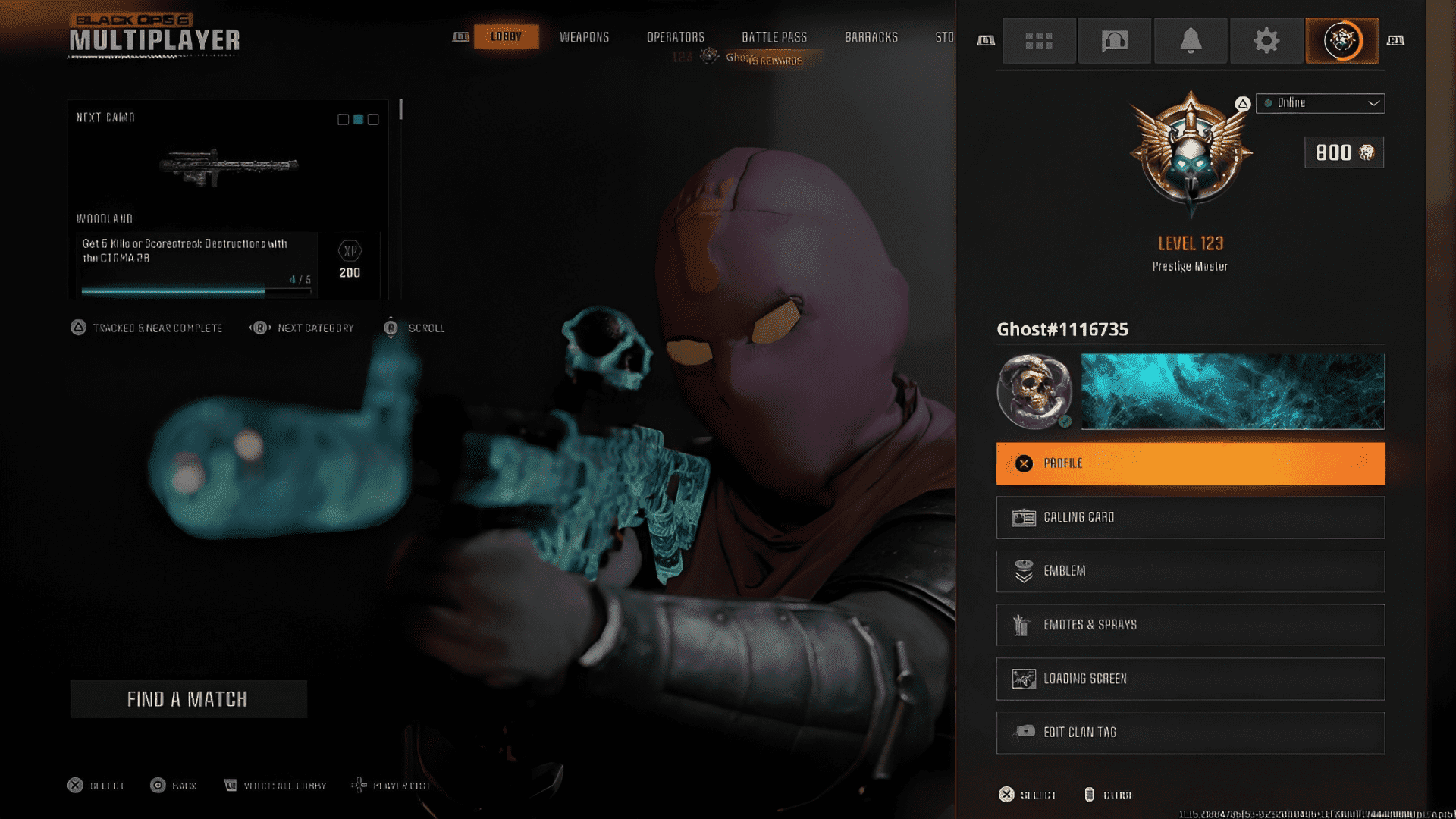This screenshot has width=1456, height=819.
Task: Switch to the Weapons tab
Action: click(x=584, y=36)
